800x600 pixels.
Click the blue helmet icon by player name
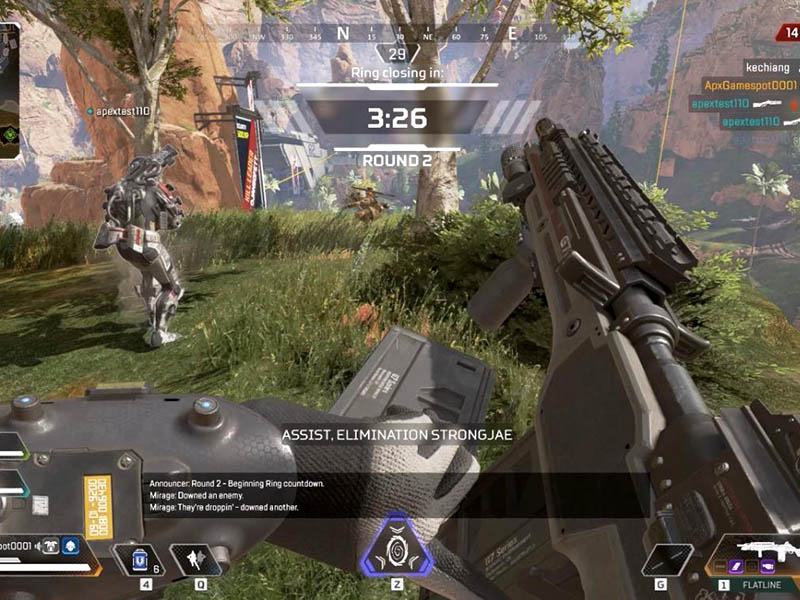[x=71, y=546]
